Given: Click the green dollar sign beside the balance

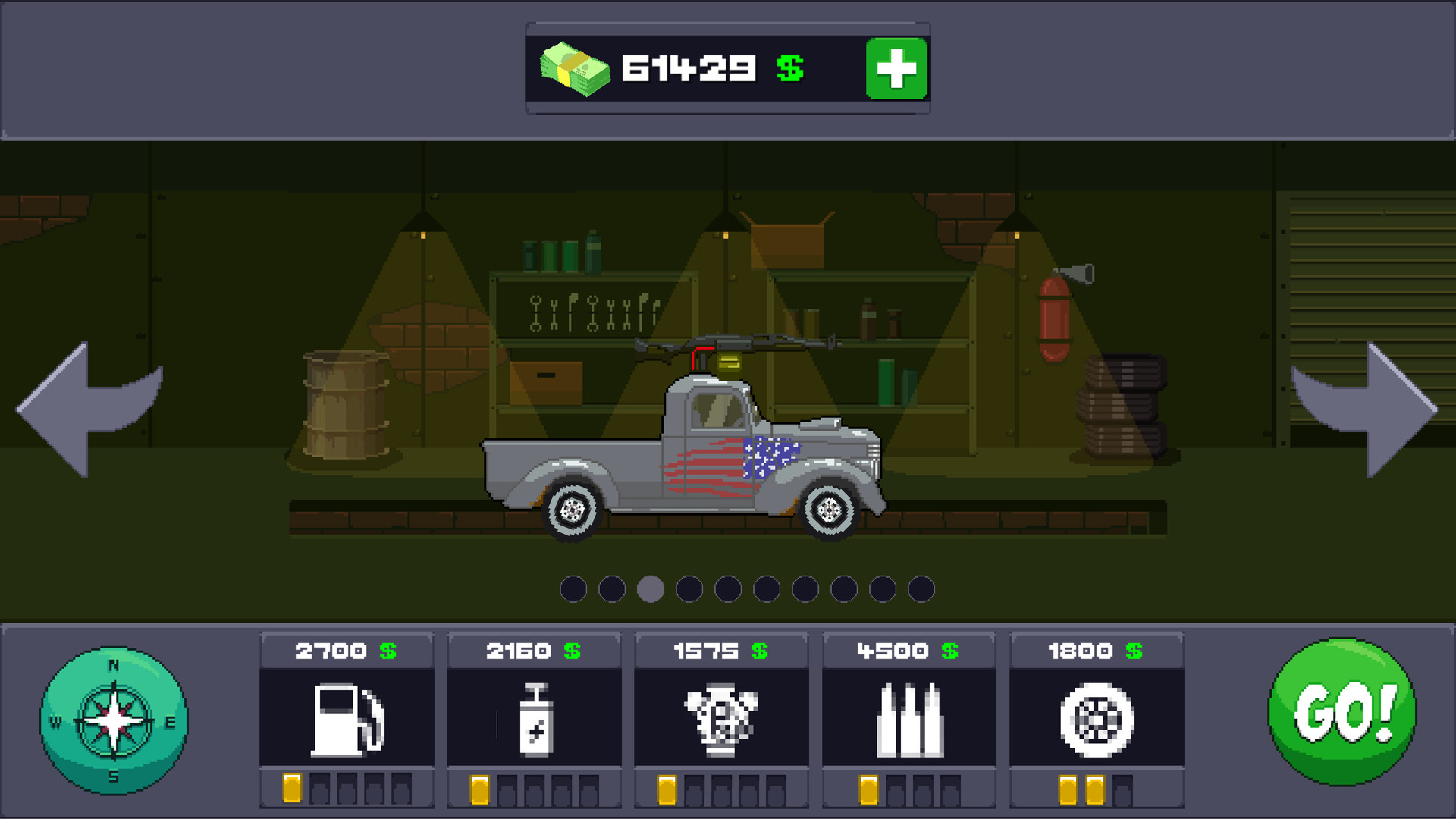Looking at the screenshot, I should (789, 68).
